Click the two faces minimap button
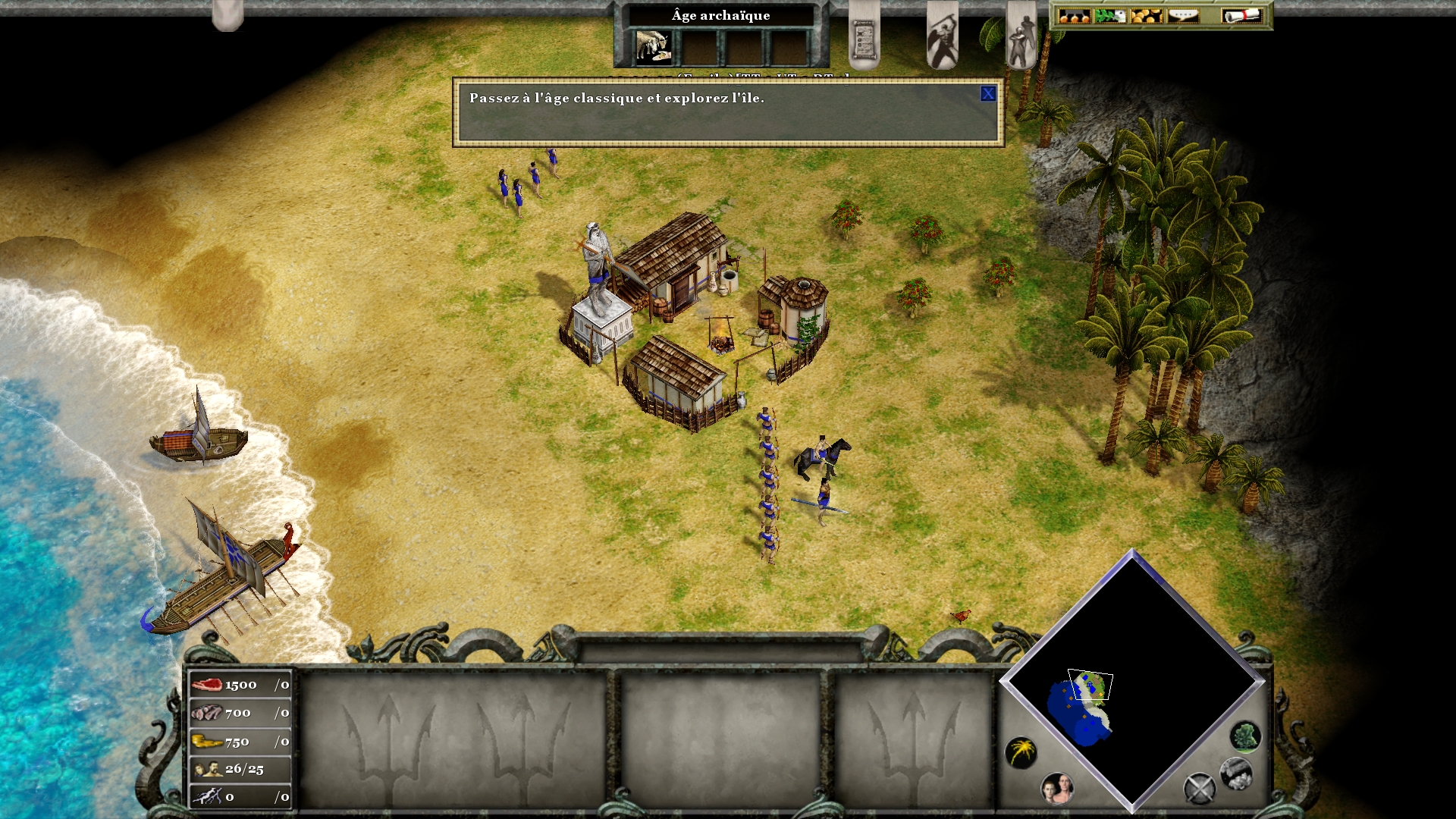Screen dimensions: 1456x819 click(1057, 789)
